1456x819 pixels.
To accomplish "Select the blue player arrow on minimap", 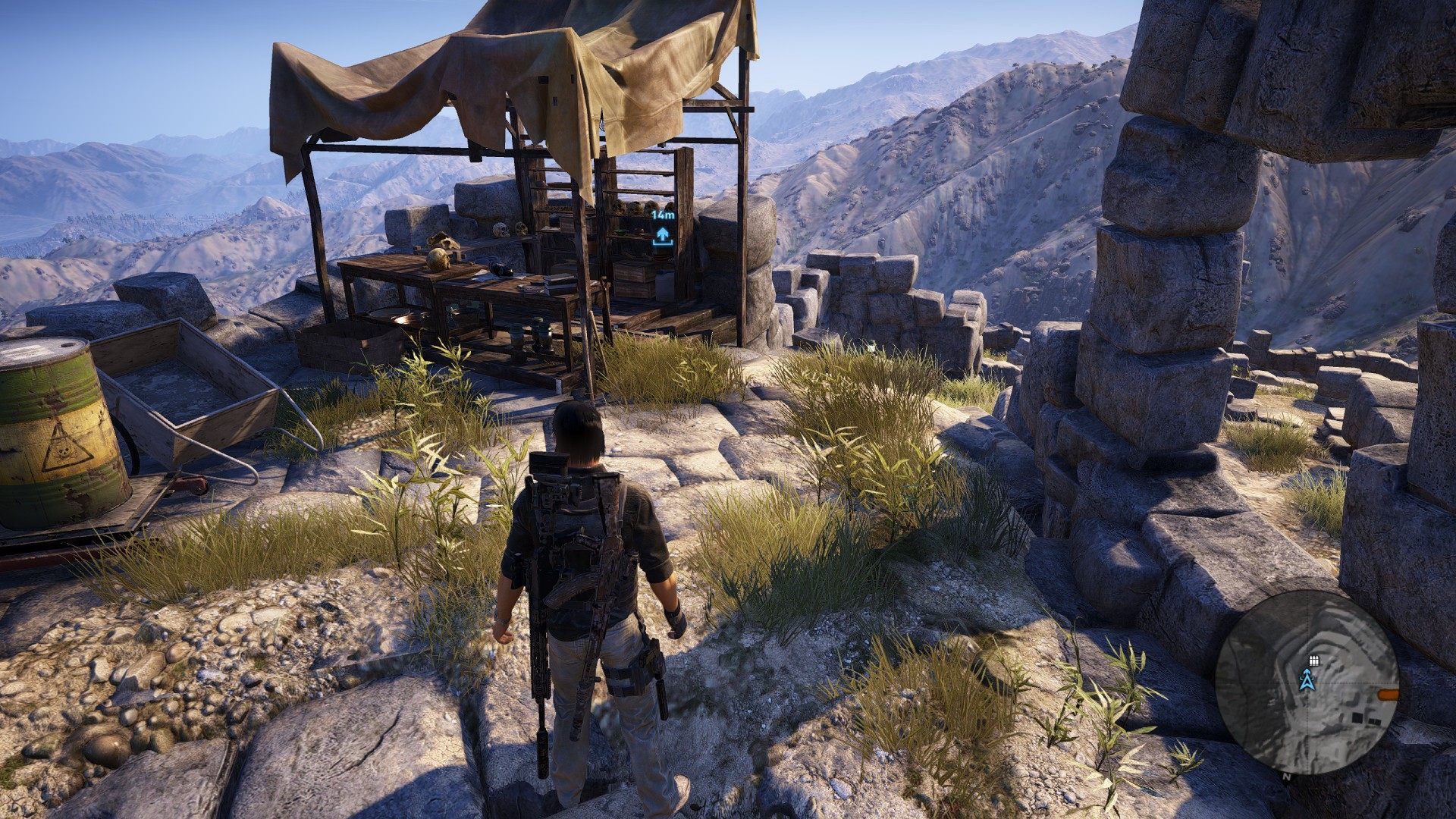I will pos(1307,679).
